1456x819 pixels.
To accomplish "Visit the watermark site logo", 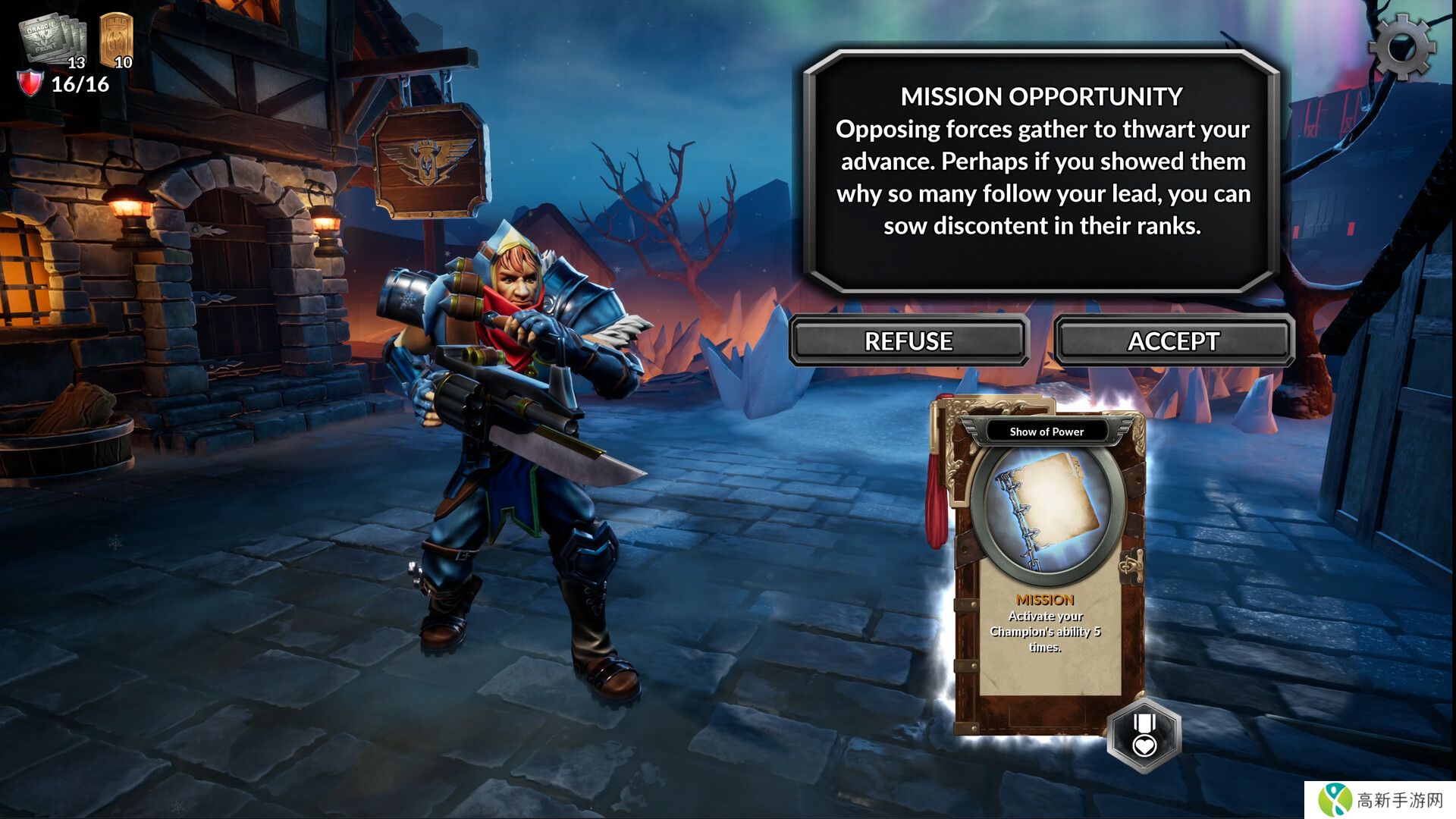I will (x=1380, y=800).
